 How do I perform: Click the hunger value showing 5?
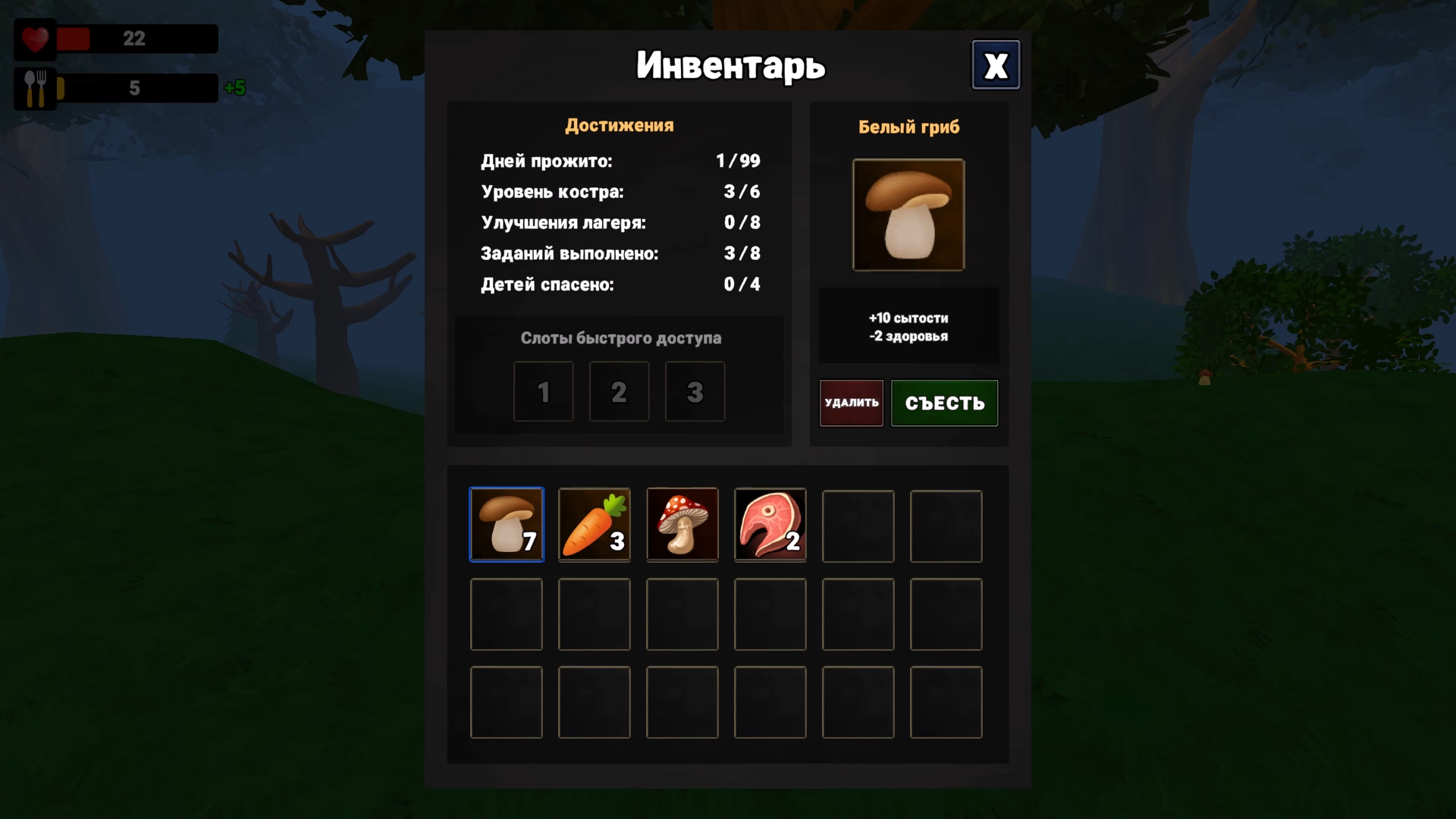[x=136, y=87]
